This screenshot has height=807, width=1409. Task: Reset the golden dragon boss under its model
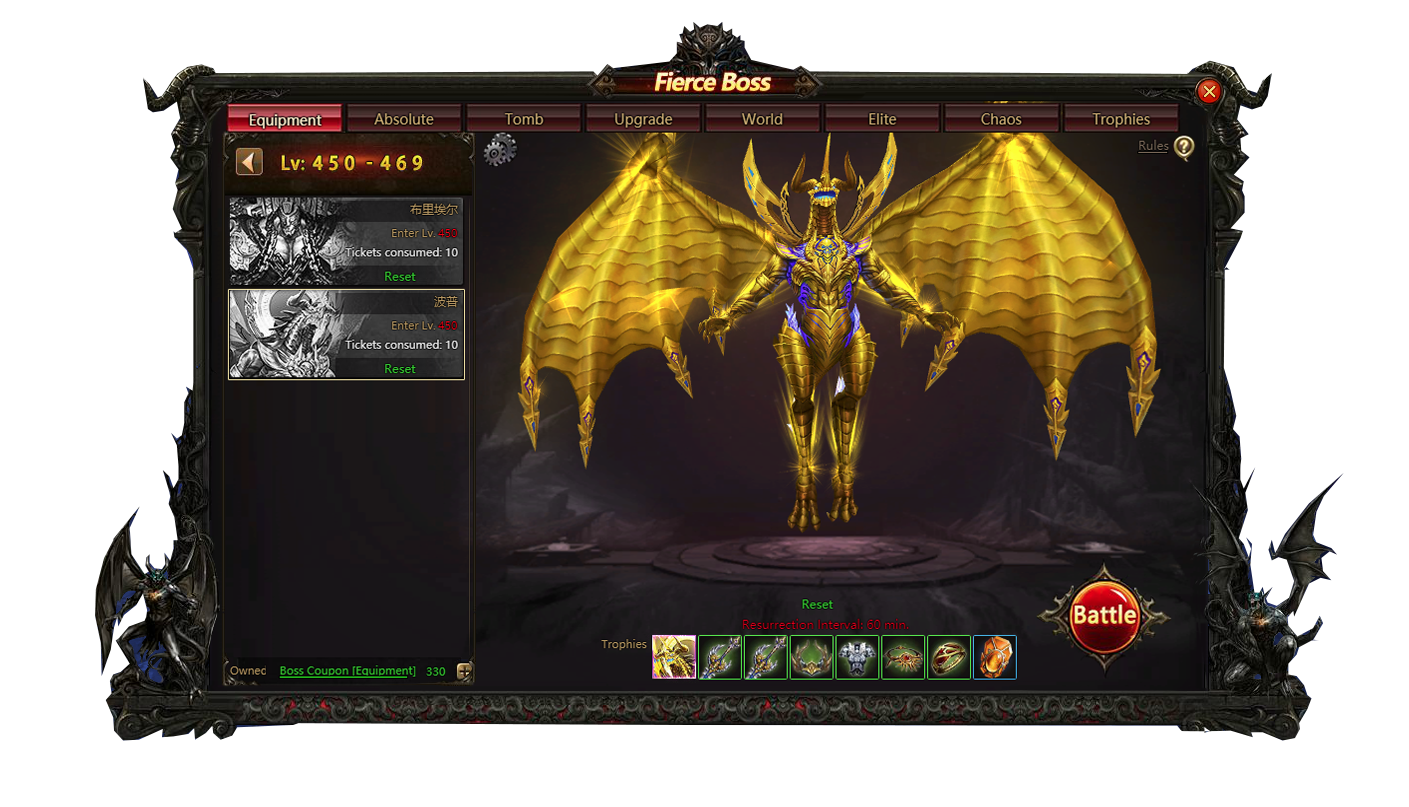point(817,604)
